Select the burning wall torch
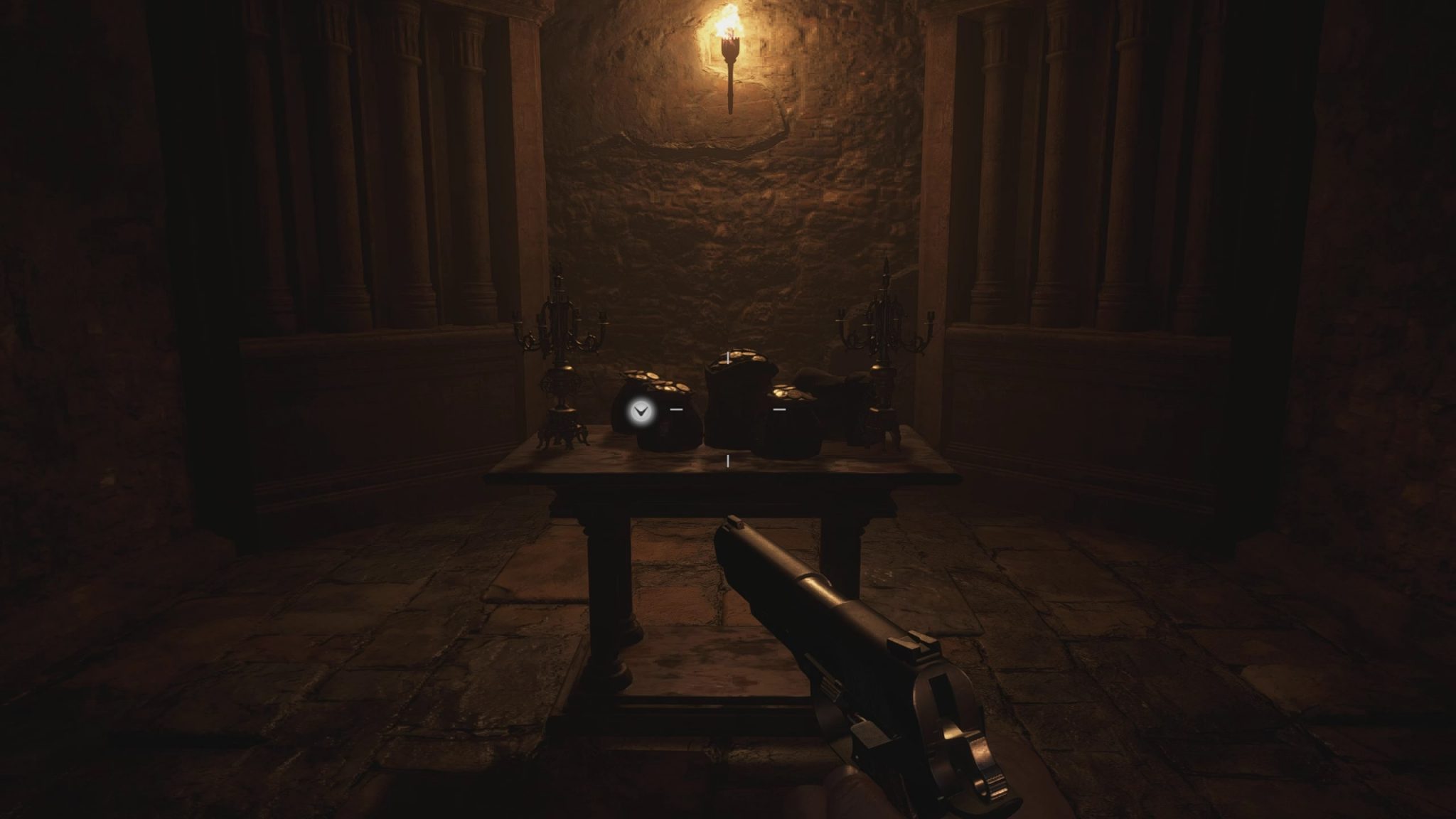Viewport: 1456px width, 819px height. [x=730, y=57]
